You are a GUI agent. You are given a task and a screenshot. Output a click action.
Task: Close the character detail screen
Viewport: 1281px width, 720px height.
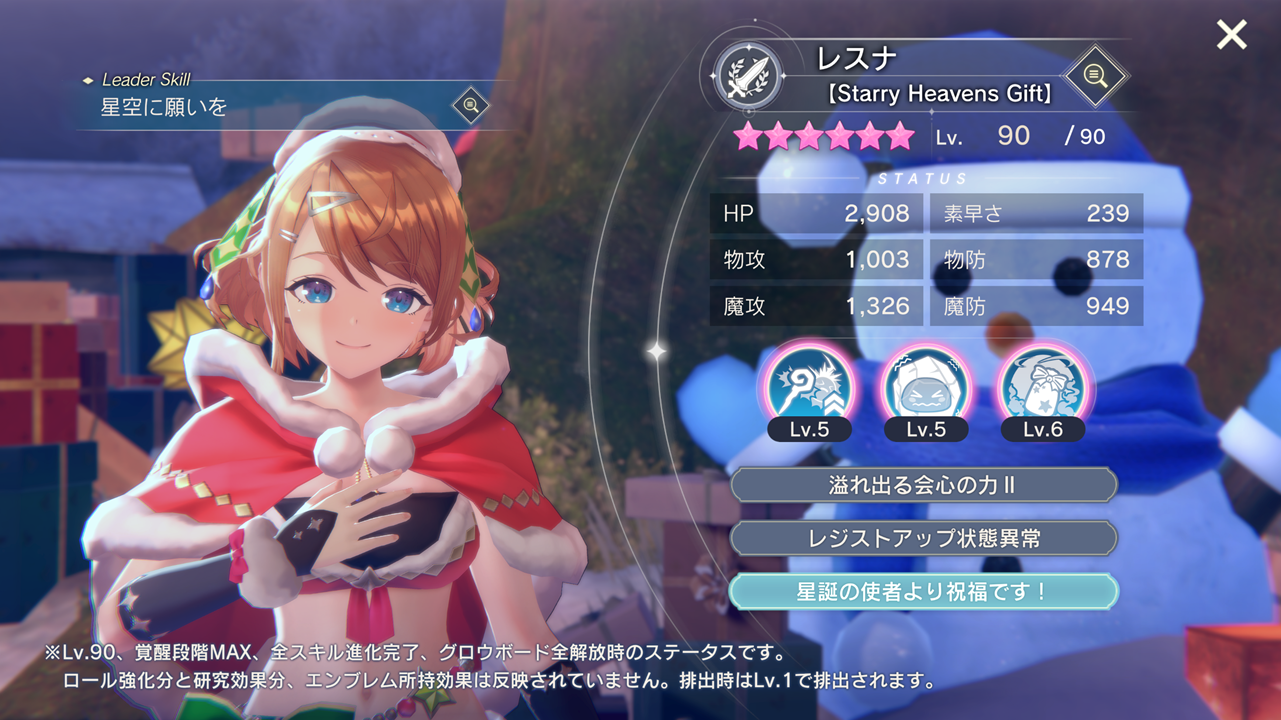coord(1231,35)
